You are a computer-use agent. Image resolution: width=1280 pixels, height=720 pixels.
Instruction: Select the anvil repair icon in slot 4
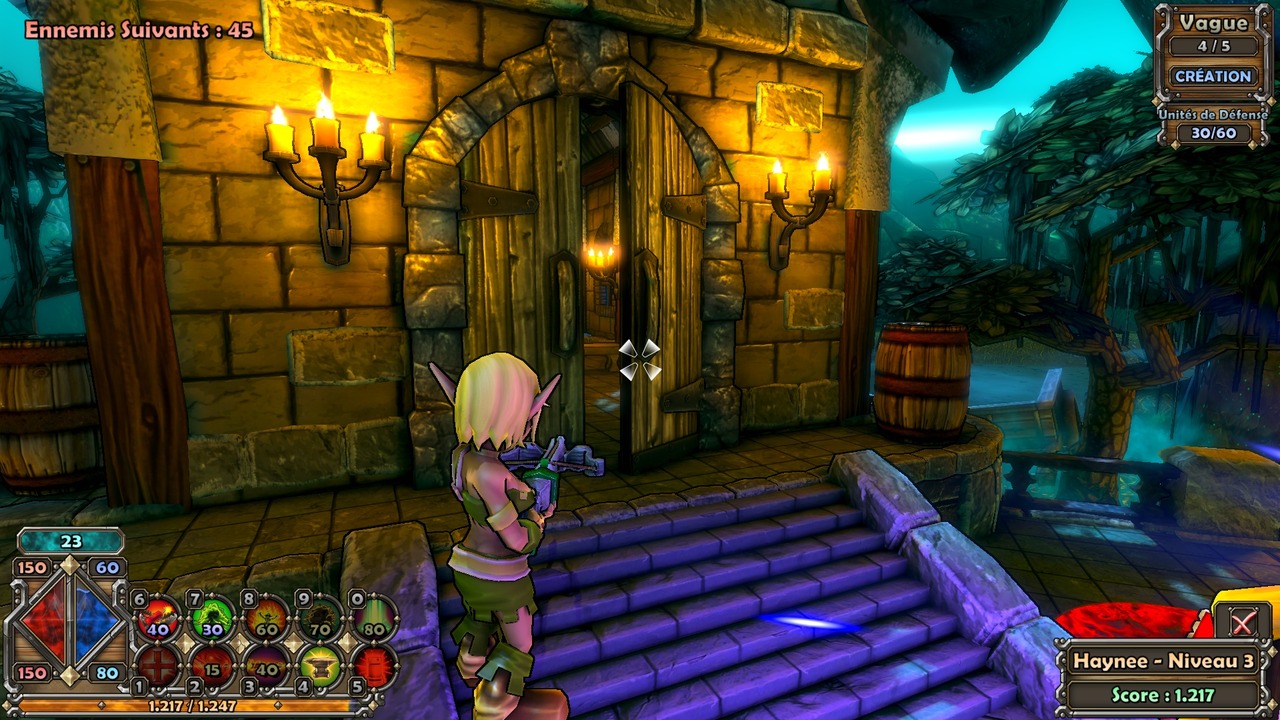(x=322, y=666)
